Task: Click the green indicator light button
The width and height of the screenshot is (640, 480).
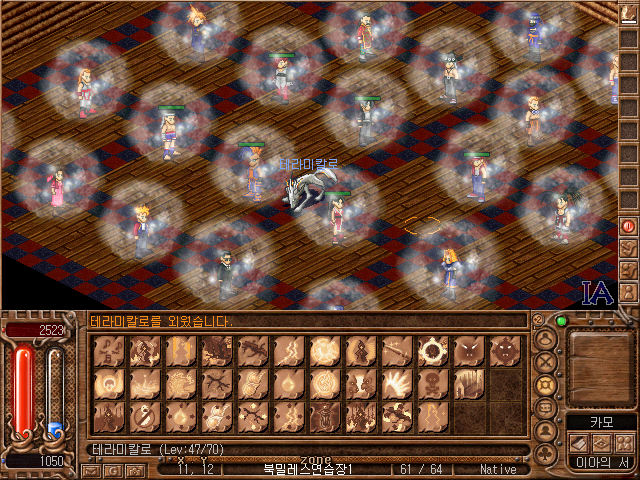Action: (x=561, y=322)
